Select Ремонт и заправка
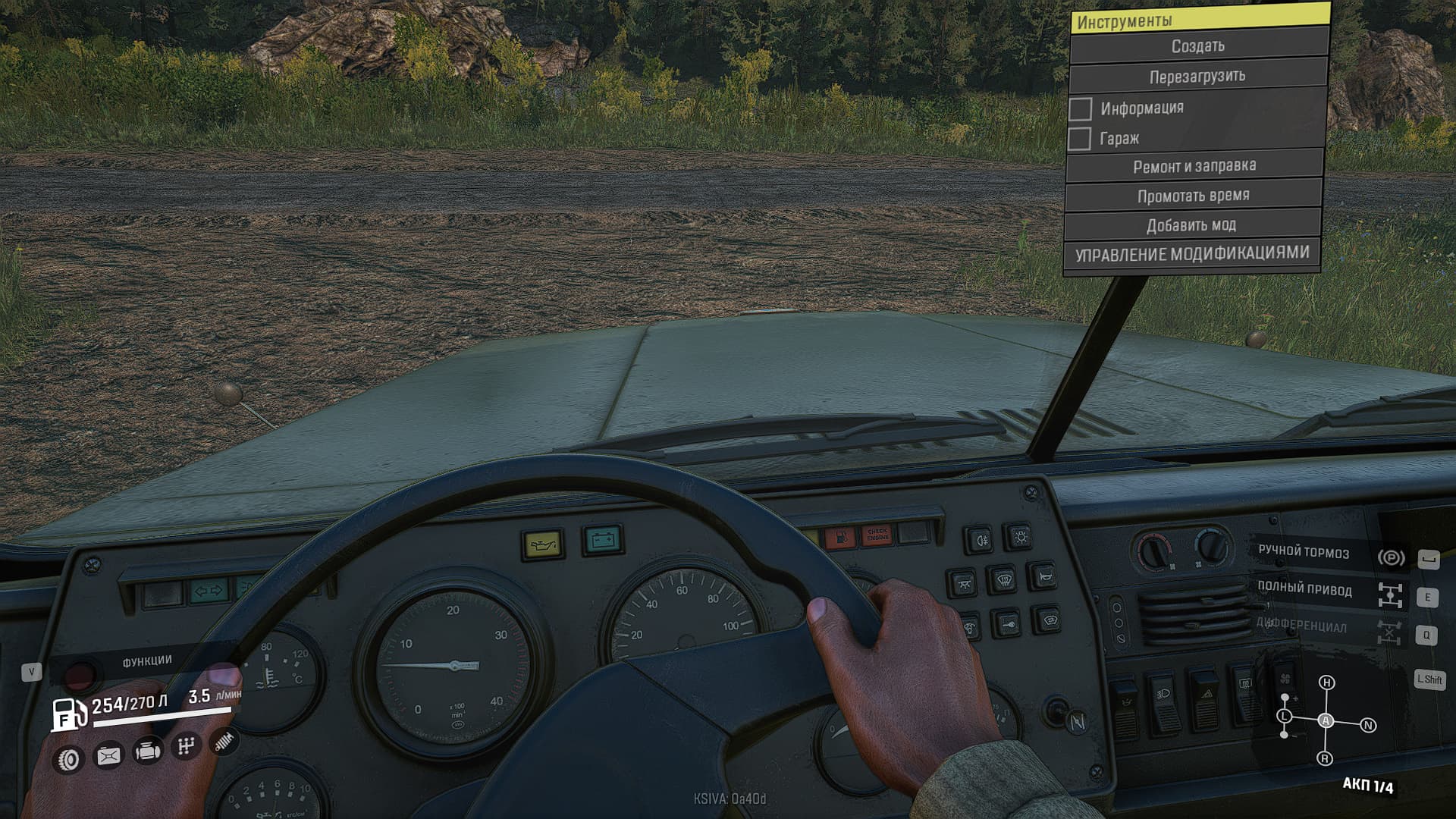 tap(1194, 166)
